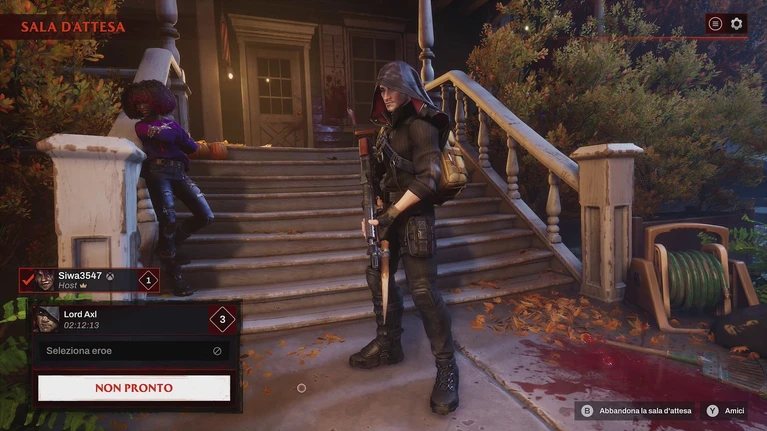
Task: Open the Amici friends list
Action: click(727, 411)
